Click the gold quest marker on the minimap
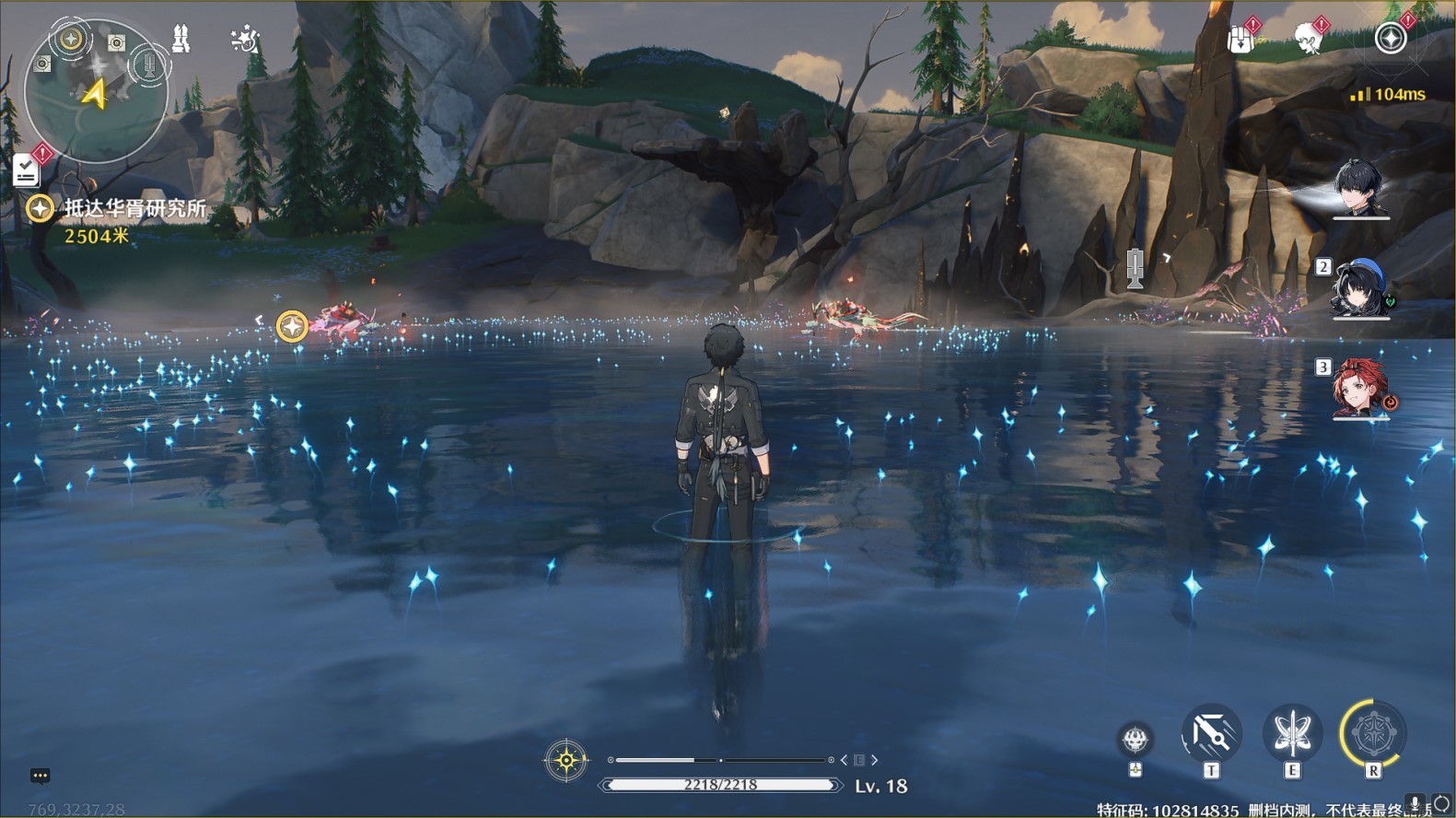 coord(71,39)
